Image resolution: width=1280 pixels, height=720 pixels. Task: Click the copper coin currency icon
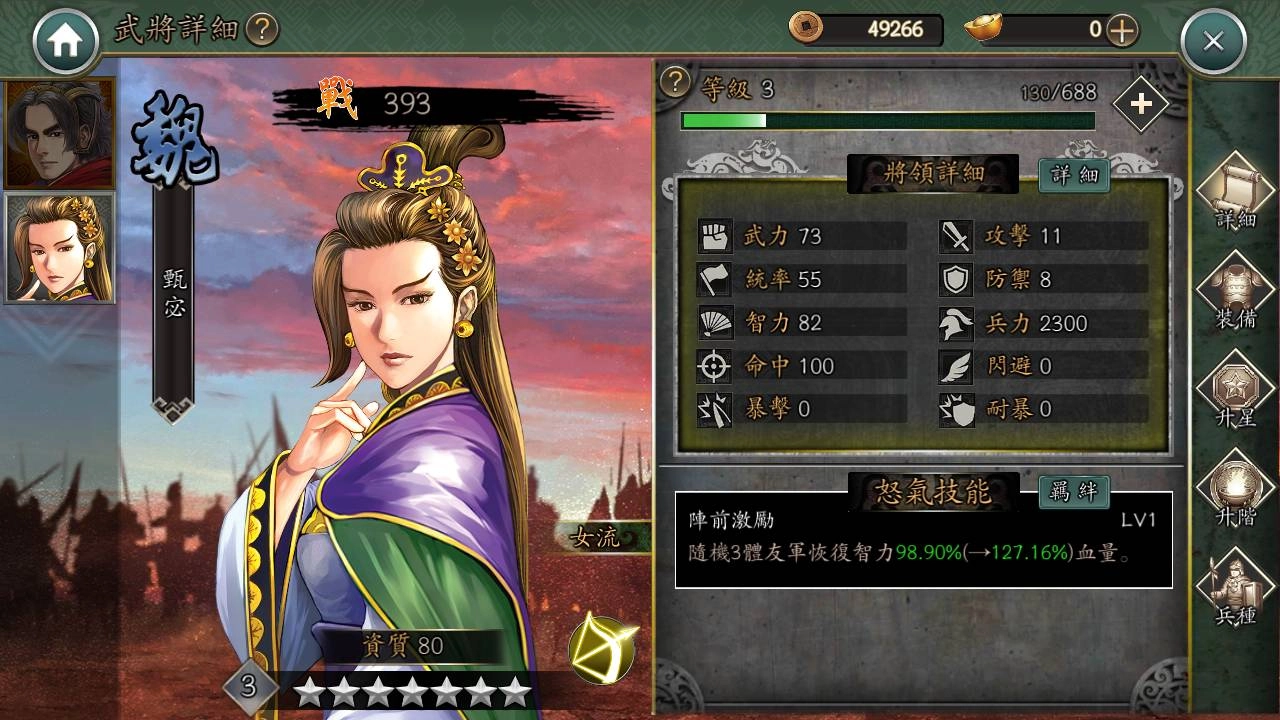pyautogui.click(x=805, y=30)
